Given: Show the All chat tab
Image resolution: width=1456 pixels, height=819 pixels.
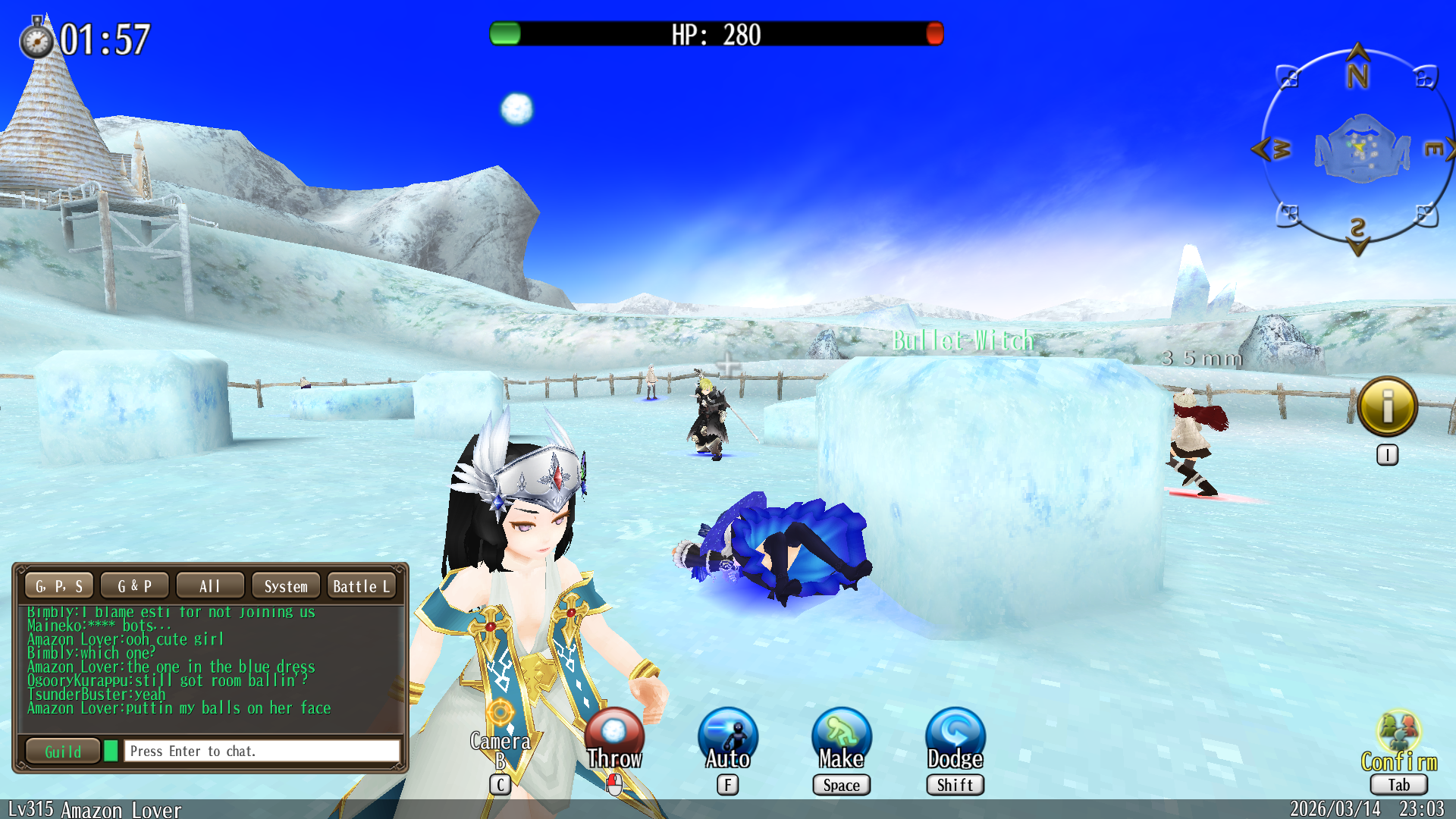Looking at the screenshot, I should [210, 586].
